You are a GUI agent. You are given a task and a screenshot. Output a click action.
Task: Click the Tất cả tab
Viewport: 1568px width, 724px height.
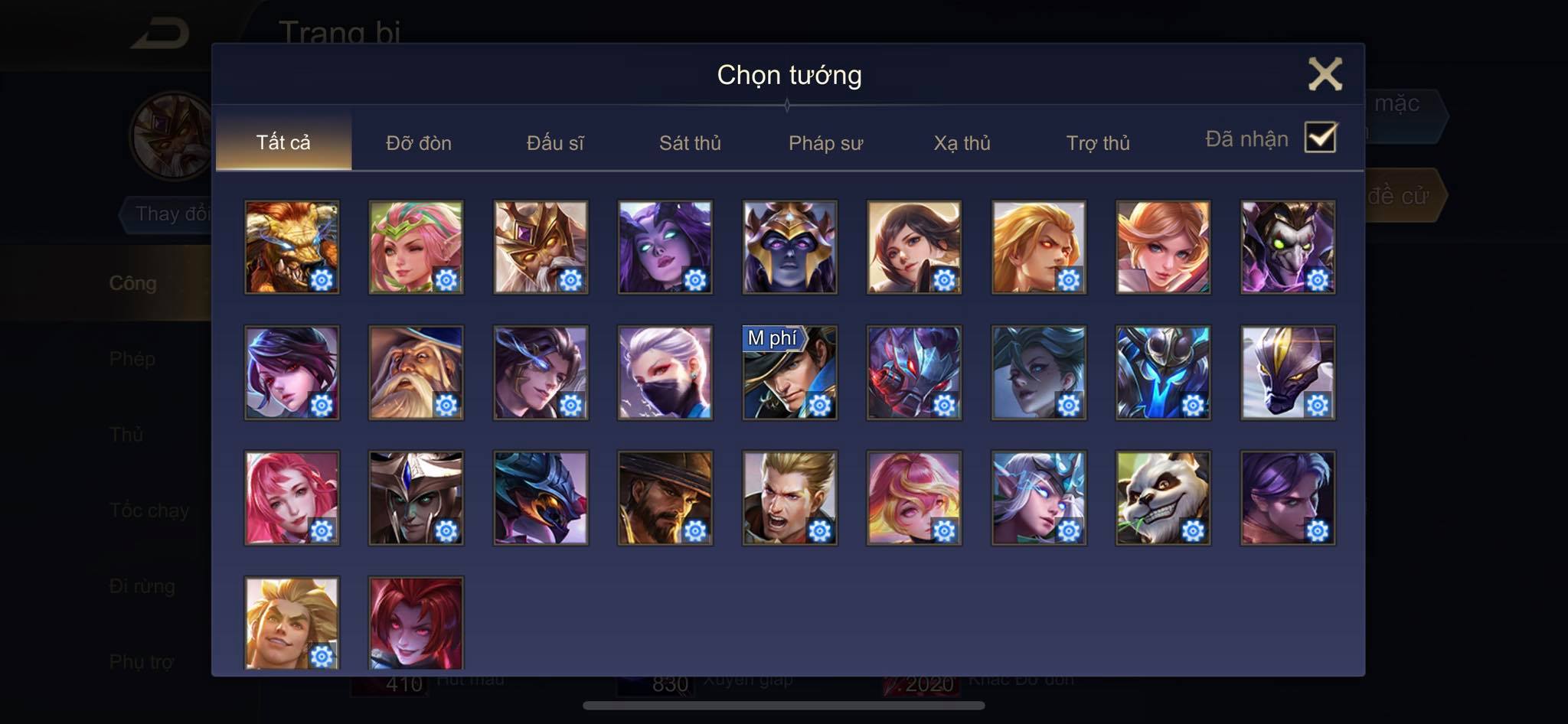tap(283, 142)
